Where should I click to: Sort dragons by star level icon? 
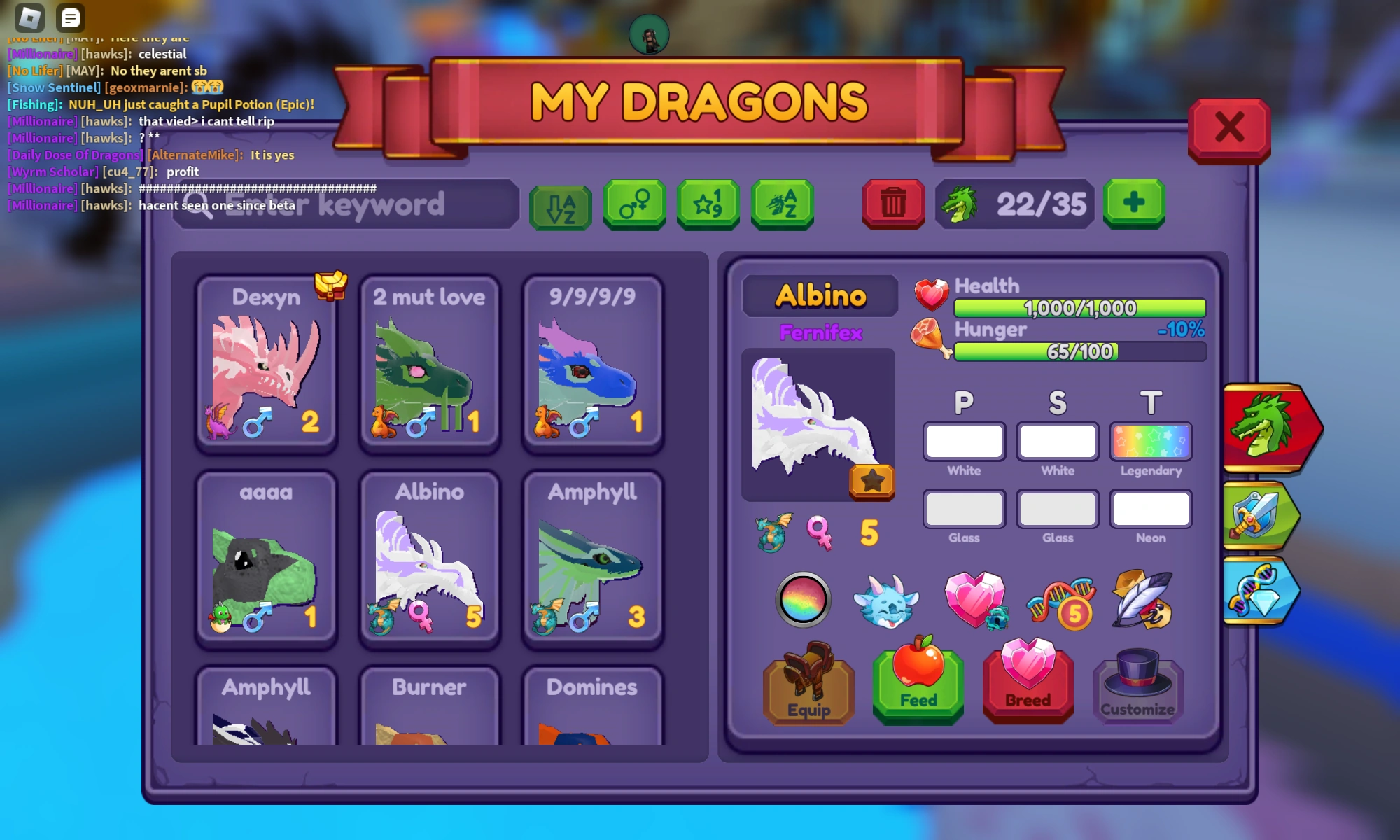pyautogui.click(x=708, y=205)
